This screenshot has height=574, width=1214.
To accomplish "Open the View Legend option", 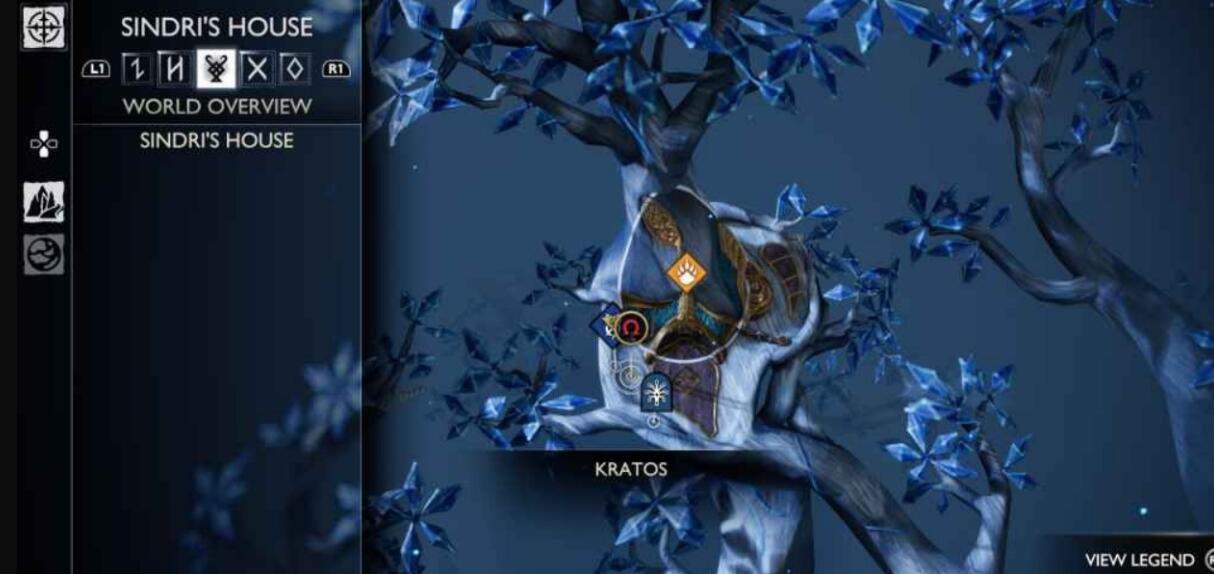I will click(1140, 560).
